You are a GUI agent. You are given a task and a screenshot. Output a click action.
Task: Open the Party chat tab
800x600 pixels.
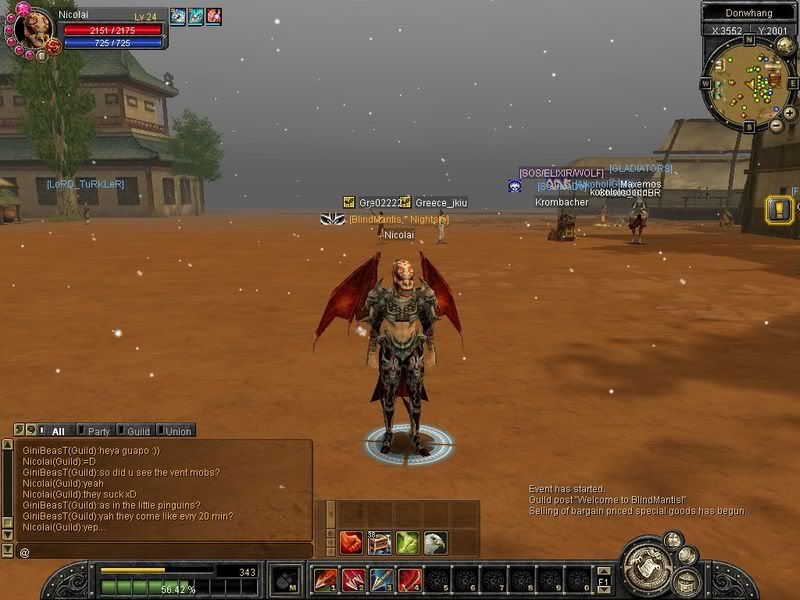point(98,431)
